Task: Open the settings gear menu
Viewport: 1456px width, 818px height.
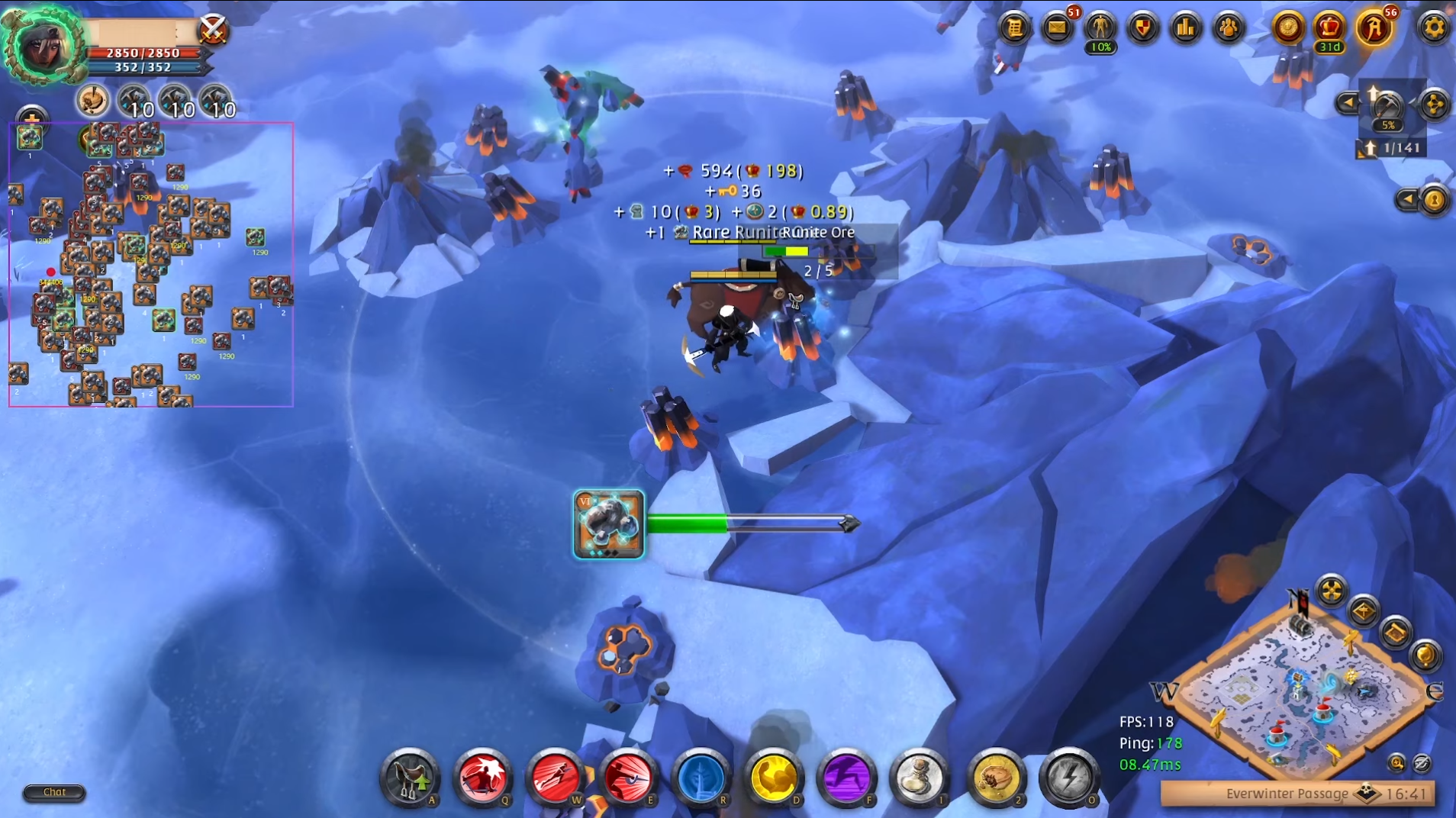Action: 1433,28
